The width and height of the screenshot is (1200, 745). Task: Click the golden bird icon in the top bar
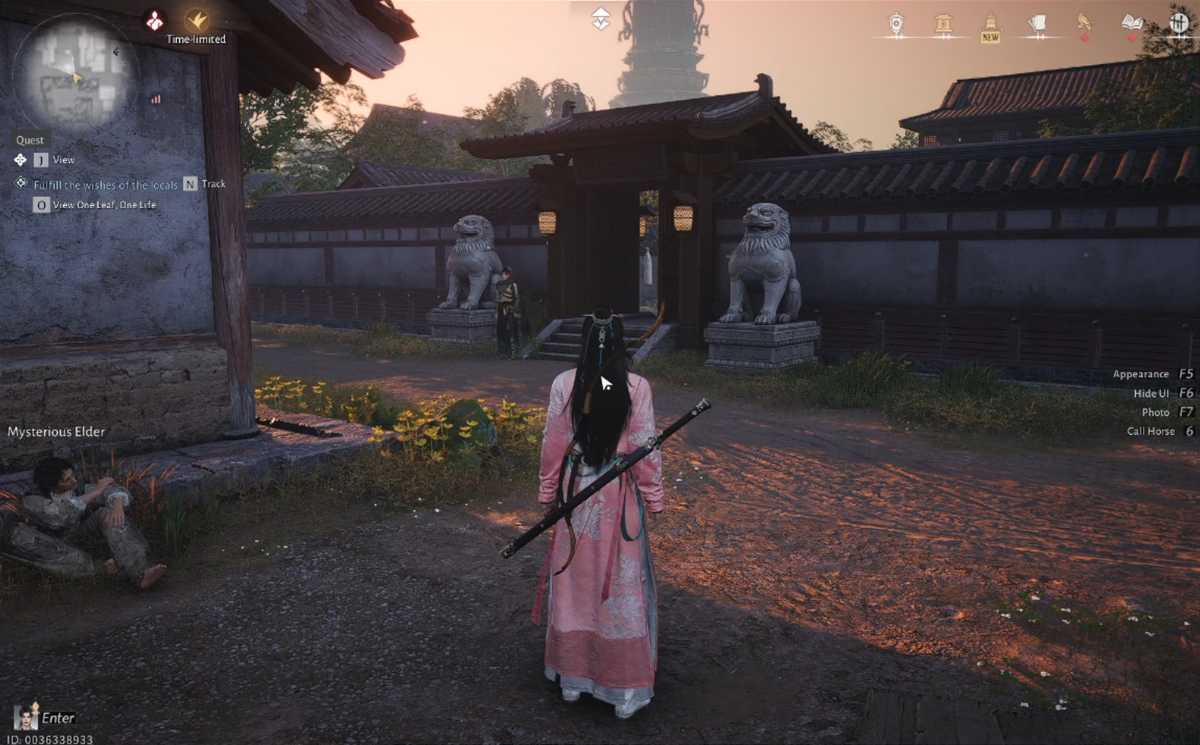pyautogui.click(x=1084, y=22)
